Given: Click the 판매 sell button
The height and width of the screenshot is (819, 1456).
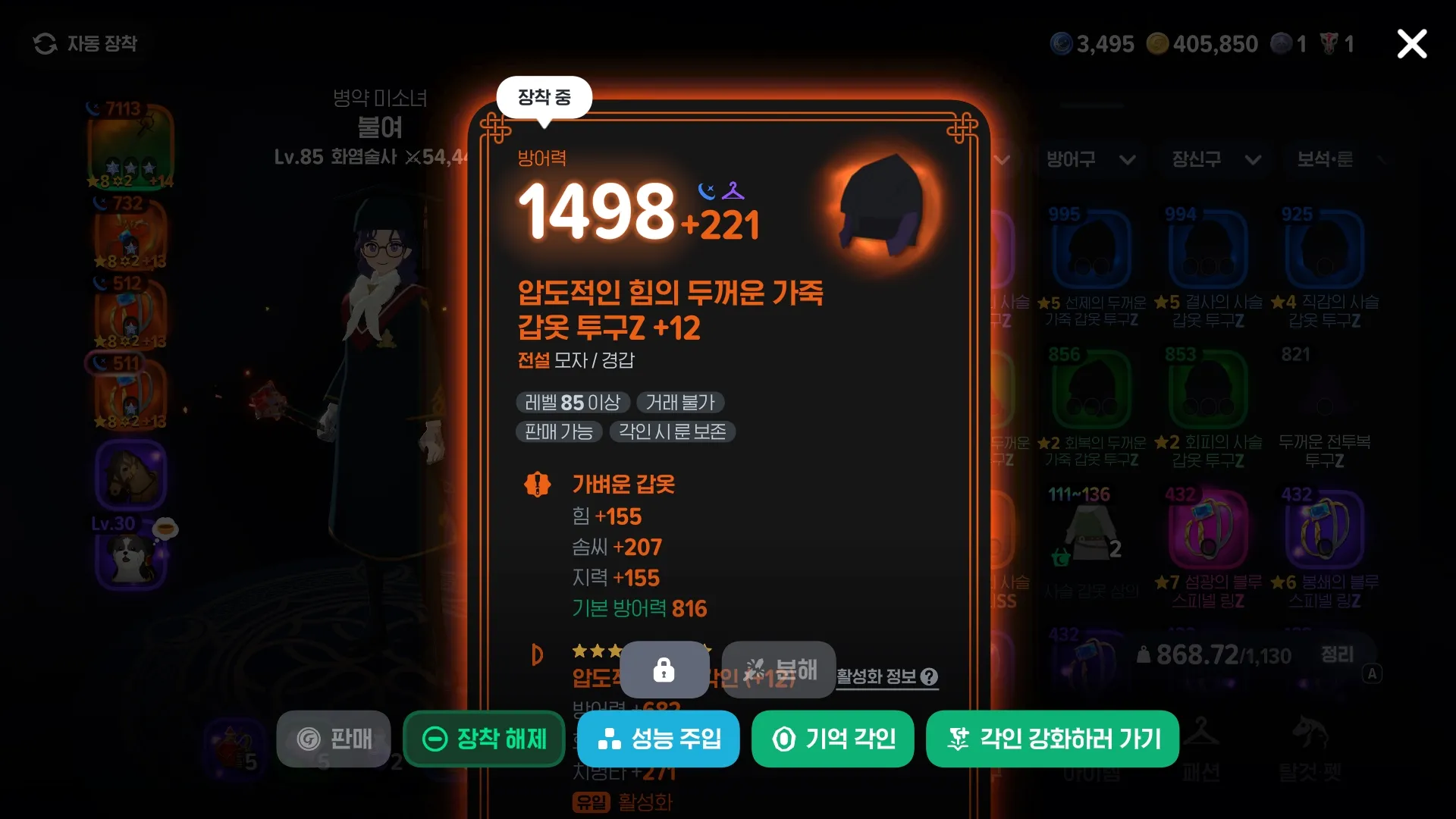Looking at the screenshot, I should [333, 739].
